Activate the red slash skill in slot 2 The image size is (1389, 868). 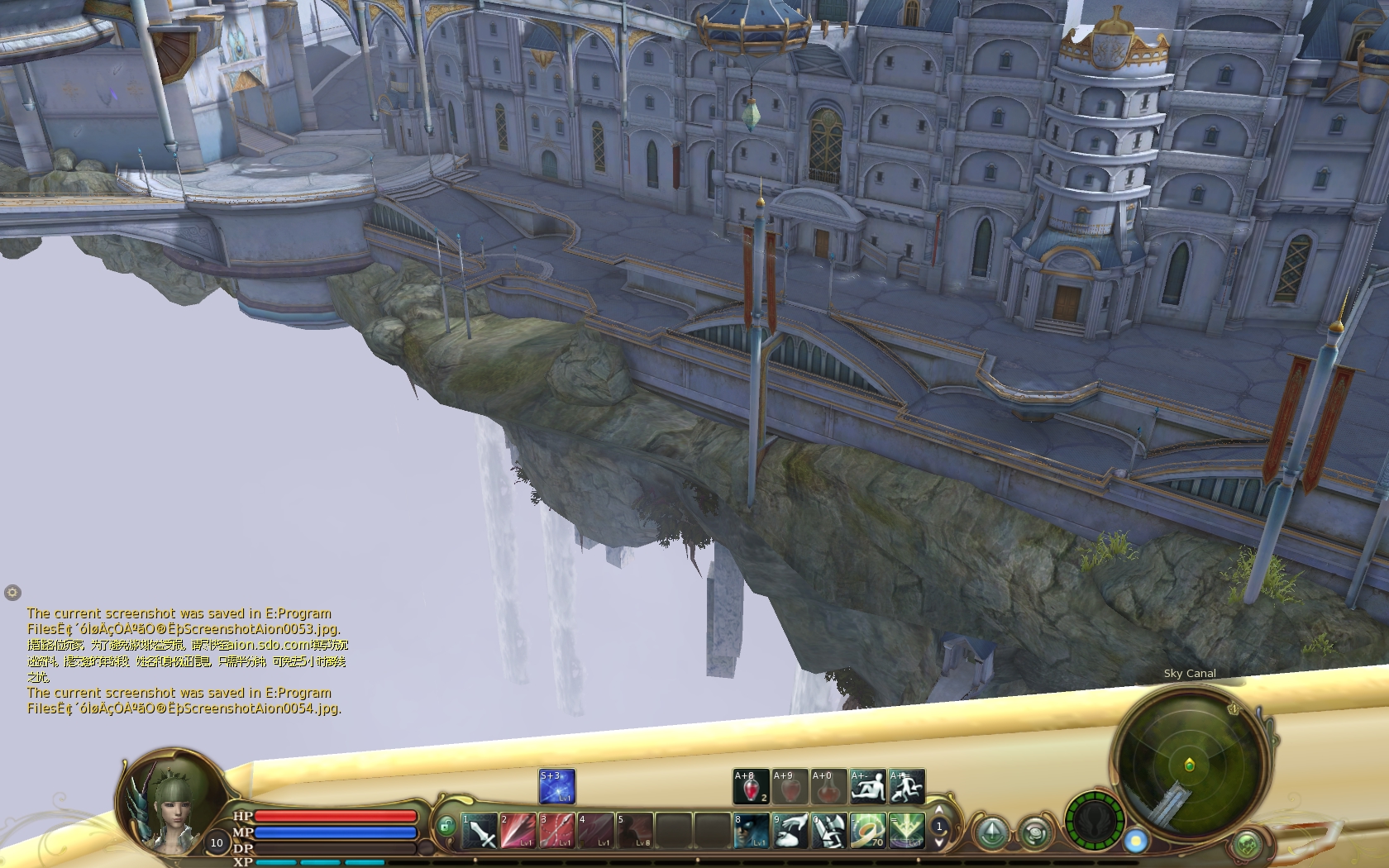coord(518,831)
